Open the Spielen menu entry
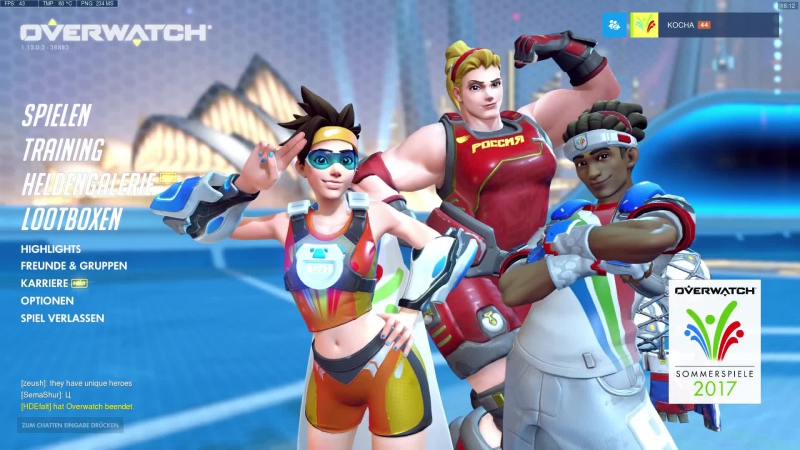 56,115
